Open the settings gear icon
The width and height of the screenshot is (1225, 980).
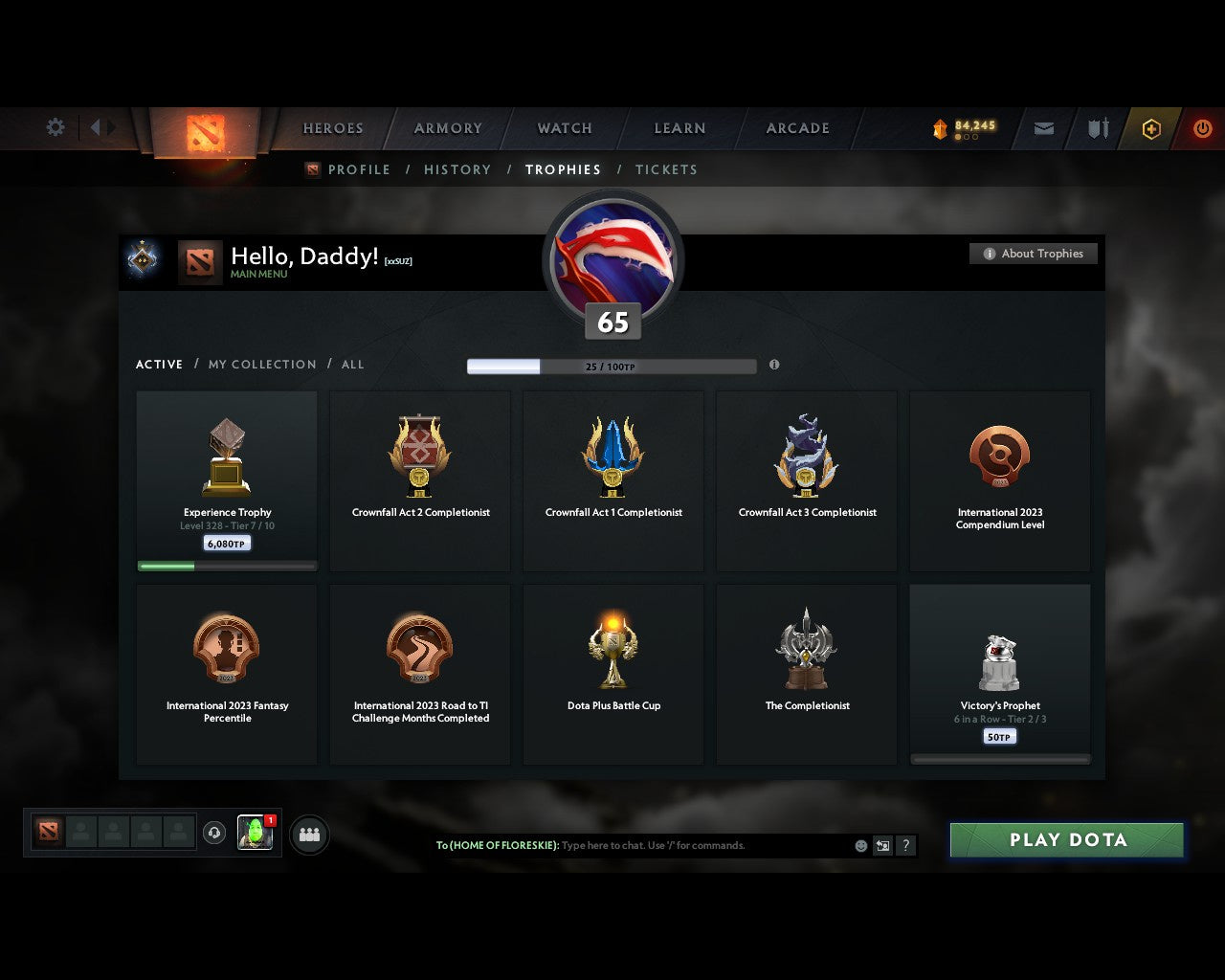(x=55, y=126)
